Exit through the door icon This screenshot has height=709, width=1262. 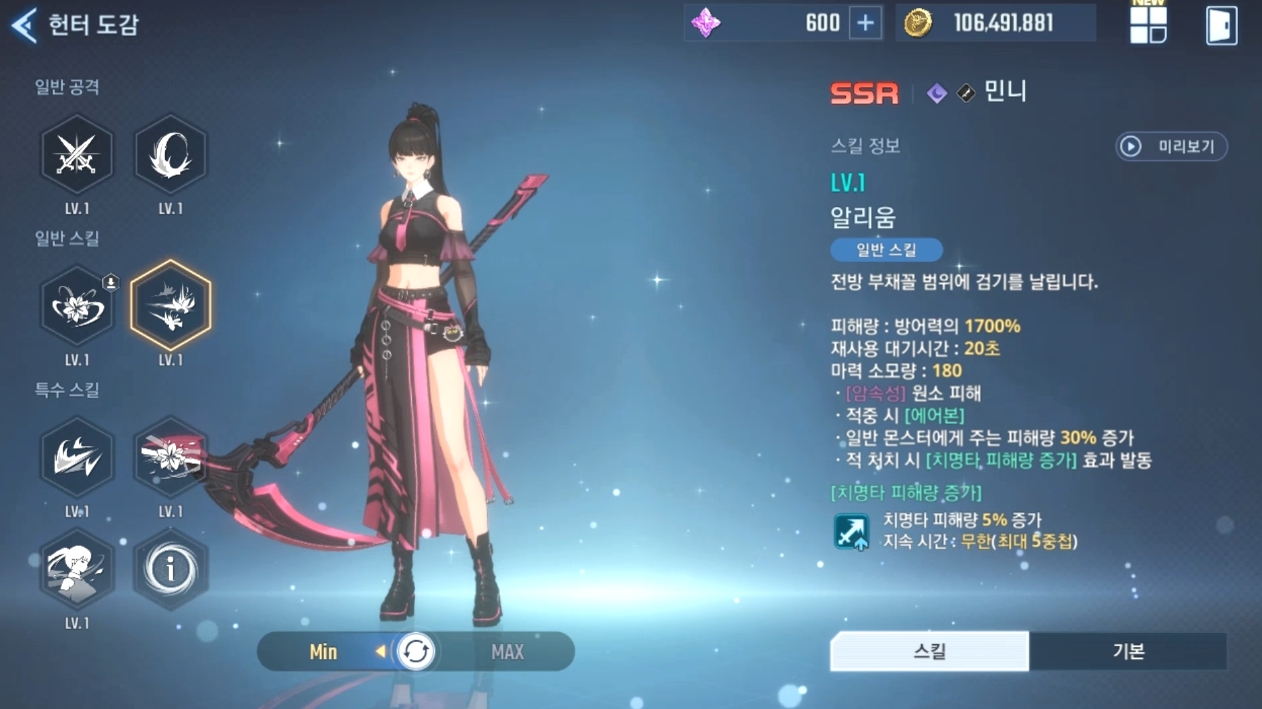(x=1221, y=26)
